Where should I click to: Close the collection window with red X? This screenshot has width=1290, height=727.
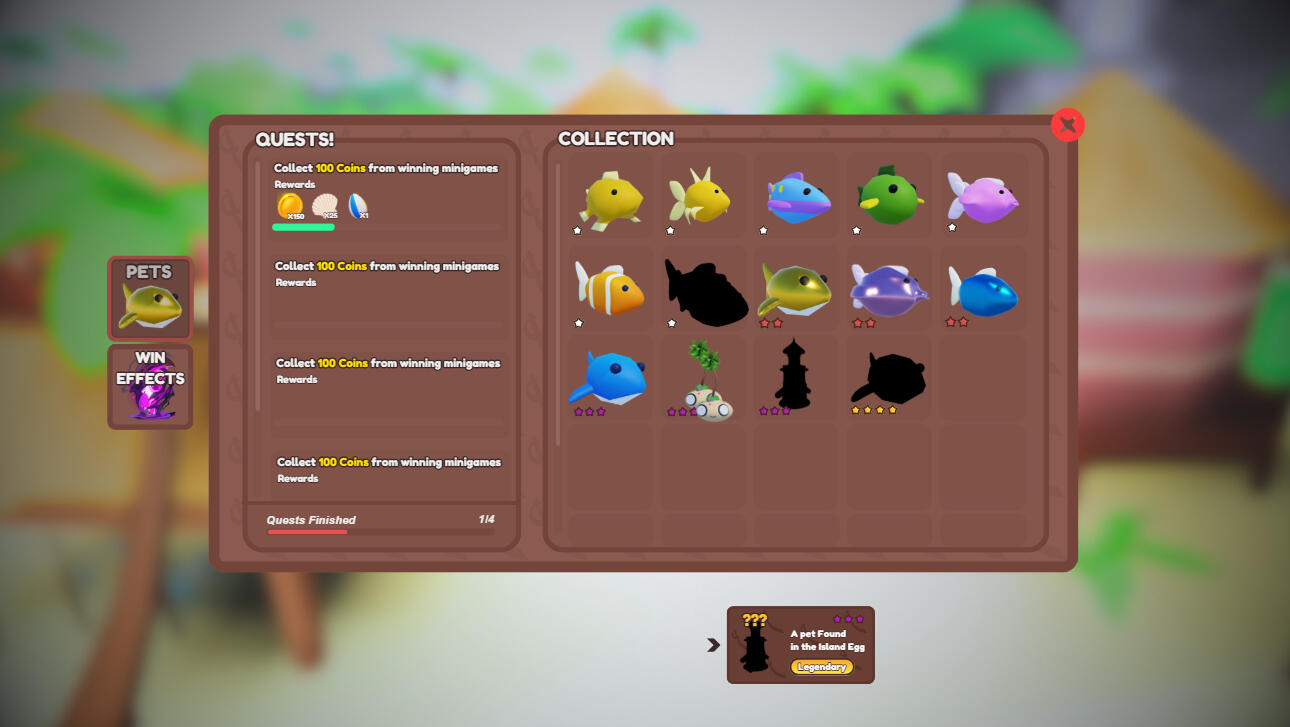1067,124
